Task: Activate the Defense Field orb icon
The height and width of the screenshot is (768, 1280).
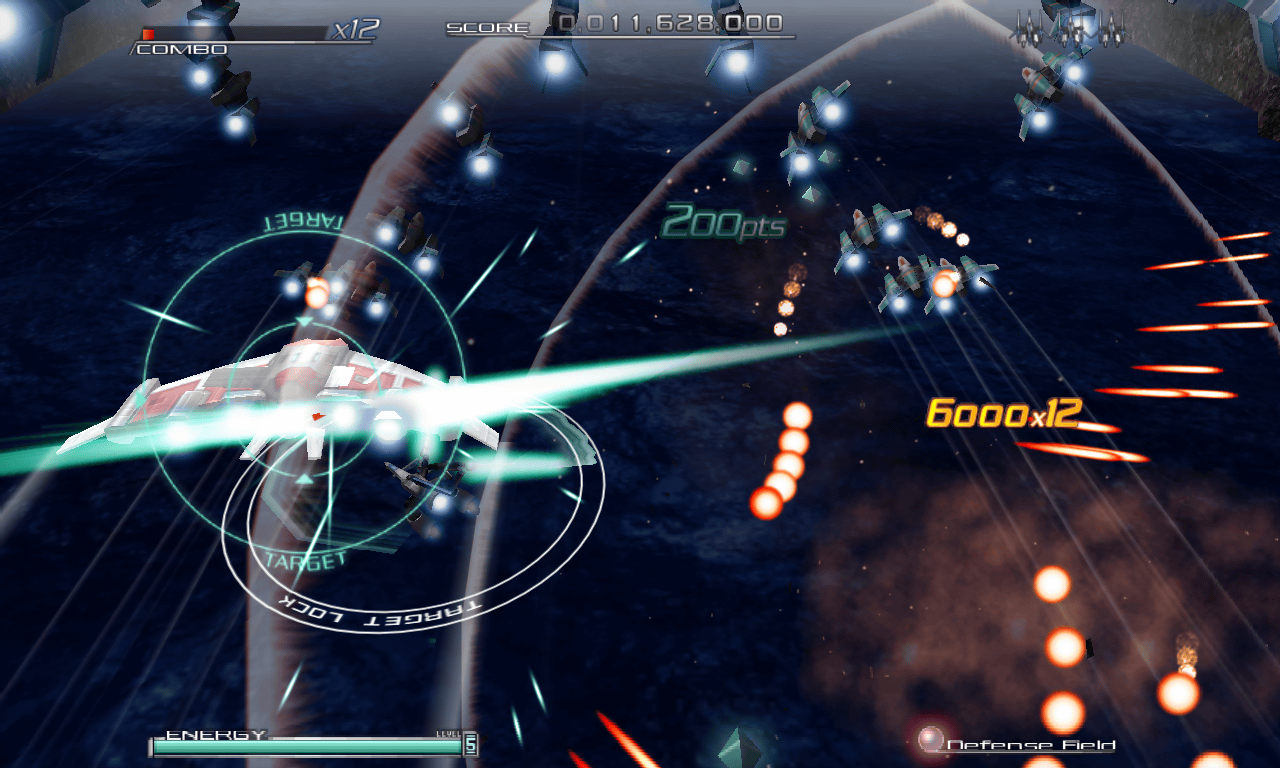Action: click(x=931, y=740)
